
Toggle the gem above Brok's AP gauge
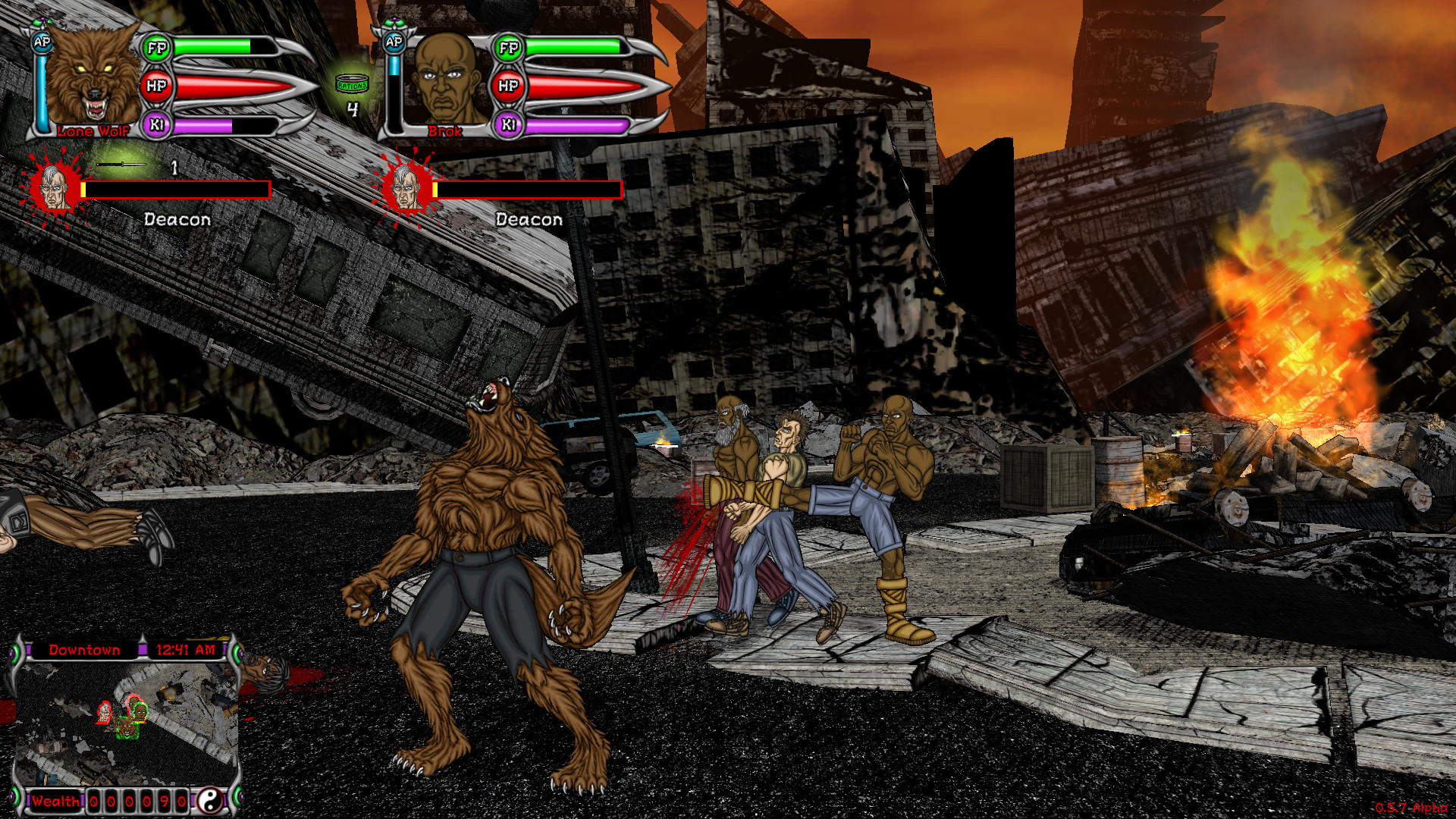(x=394, y=22)
